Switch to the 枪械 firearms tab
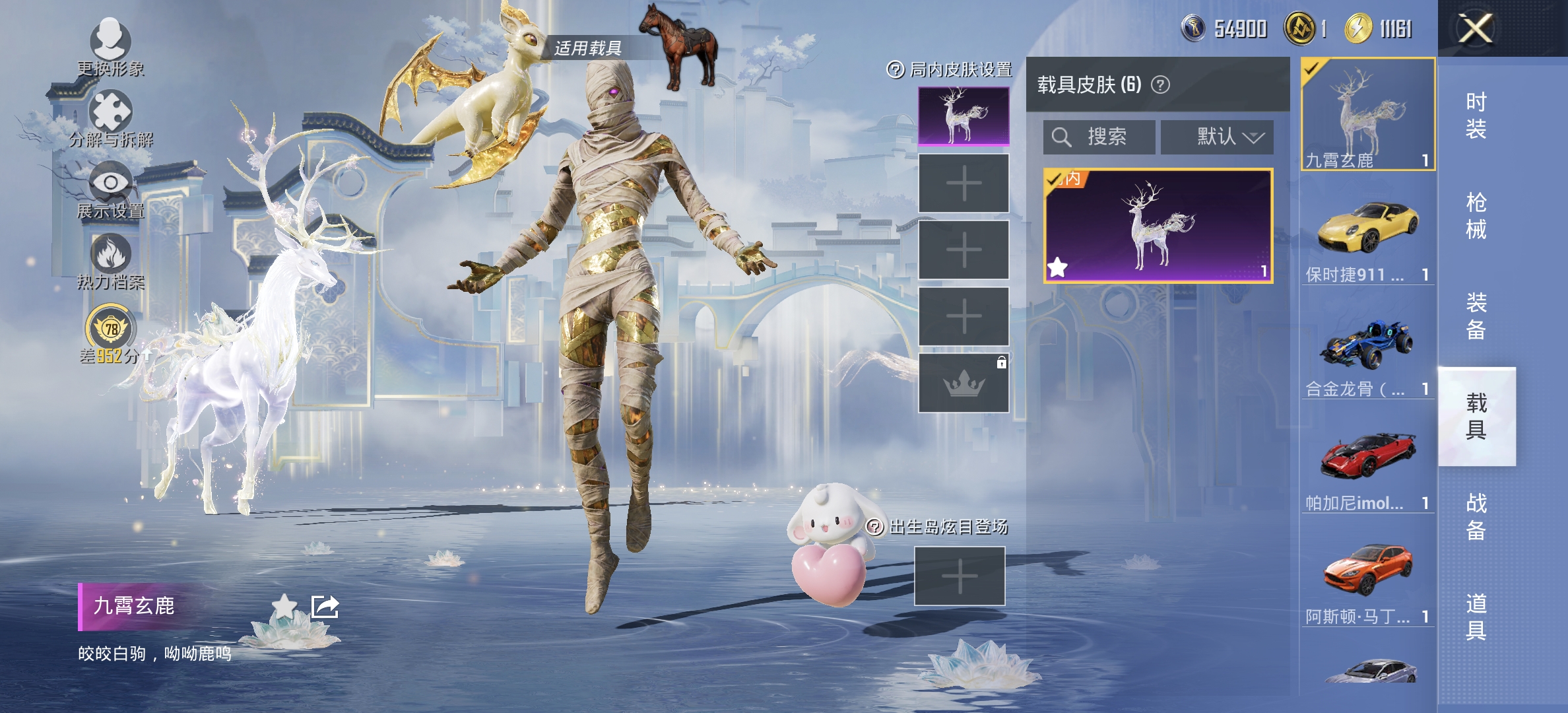1568x713 pixels. pos(1476,216)
